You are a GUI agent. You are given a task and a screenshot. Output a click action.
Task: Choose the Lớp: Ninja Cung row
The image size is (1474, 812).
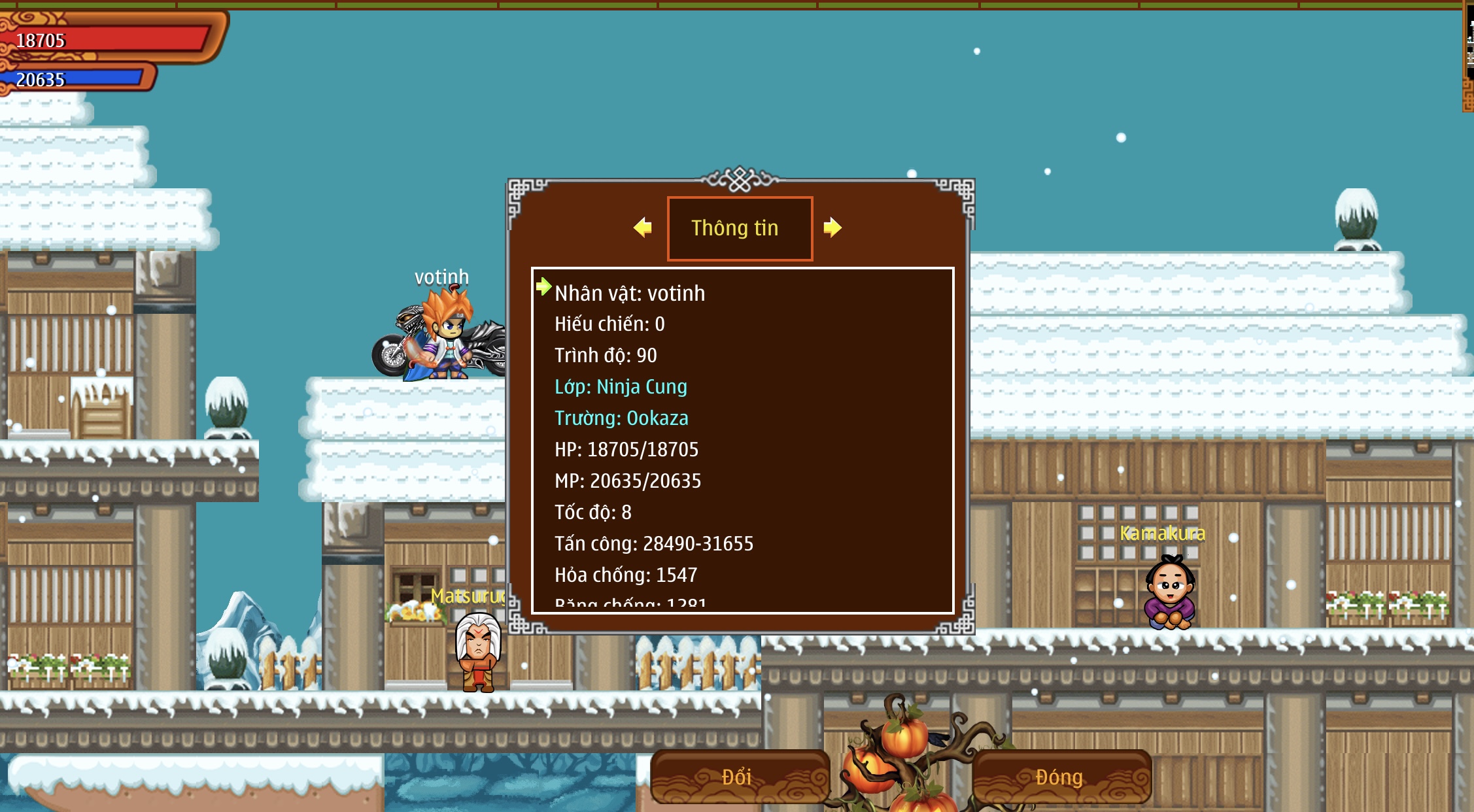tap(621, 387)
